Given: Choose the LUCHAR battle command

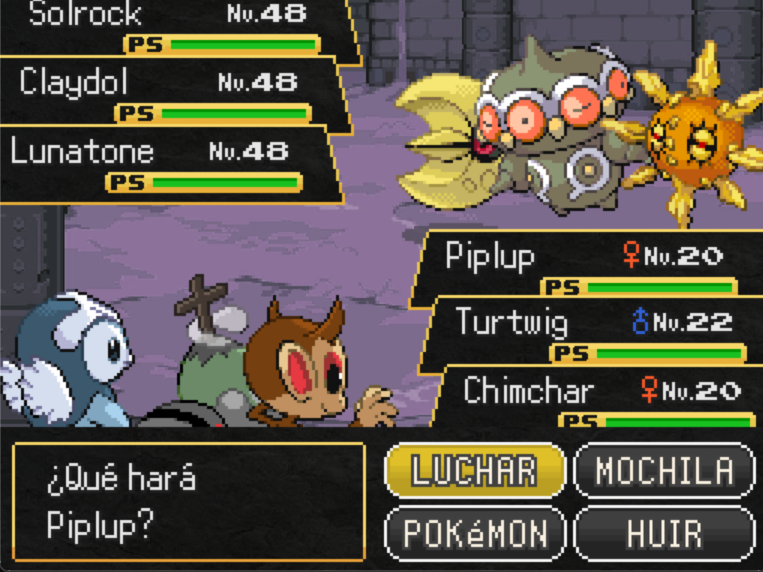Looking at the screenshot, I should tap(475, 471).
